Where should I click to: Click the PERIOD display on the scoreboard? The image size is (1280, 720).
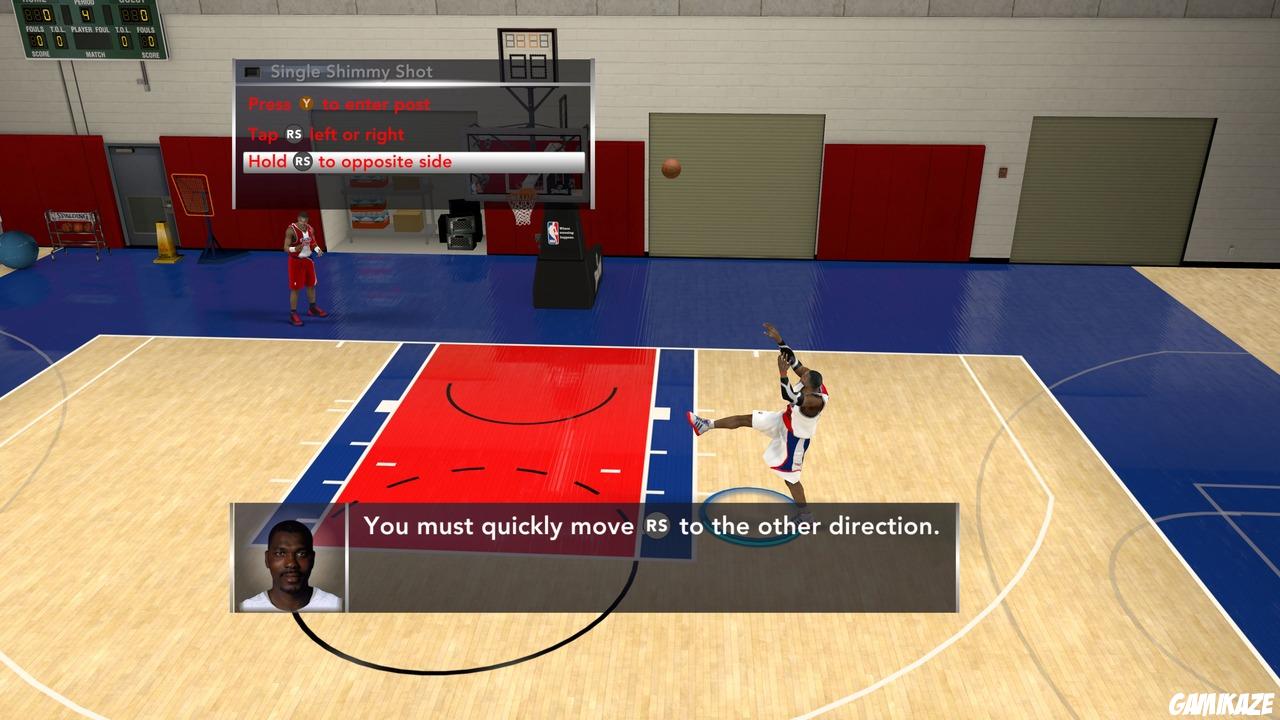coord(86,14)
